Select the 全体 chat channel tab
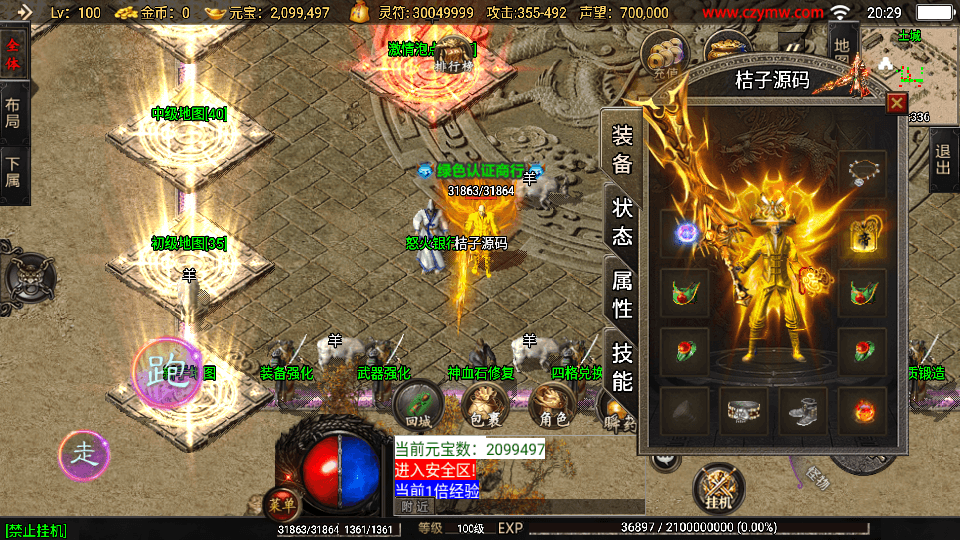960x540 pixels. click(x=13, y=55)
